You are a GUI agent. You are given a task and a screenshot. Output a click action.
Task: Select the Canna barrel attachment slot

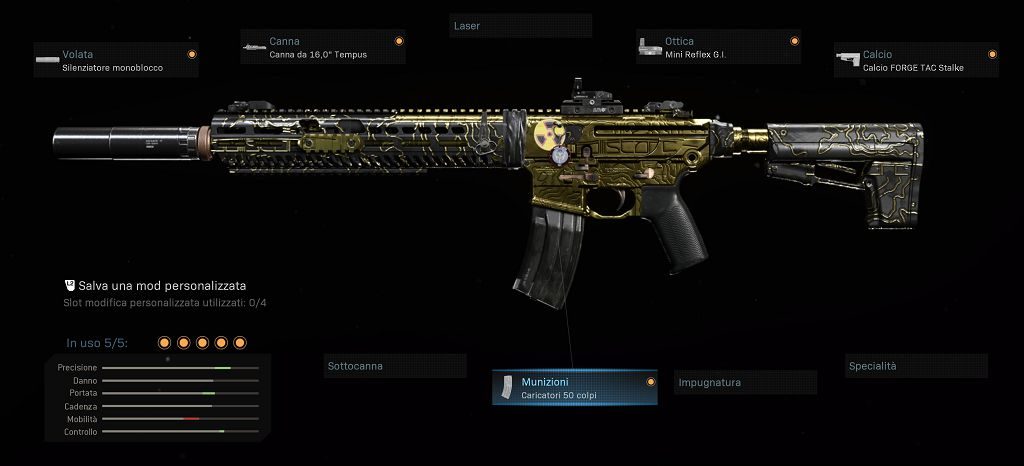tap(322, 47)
